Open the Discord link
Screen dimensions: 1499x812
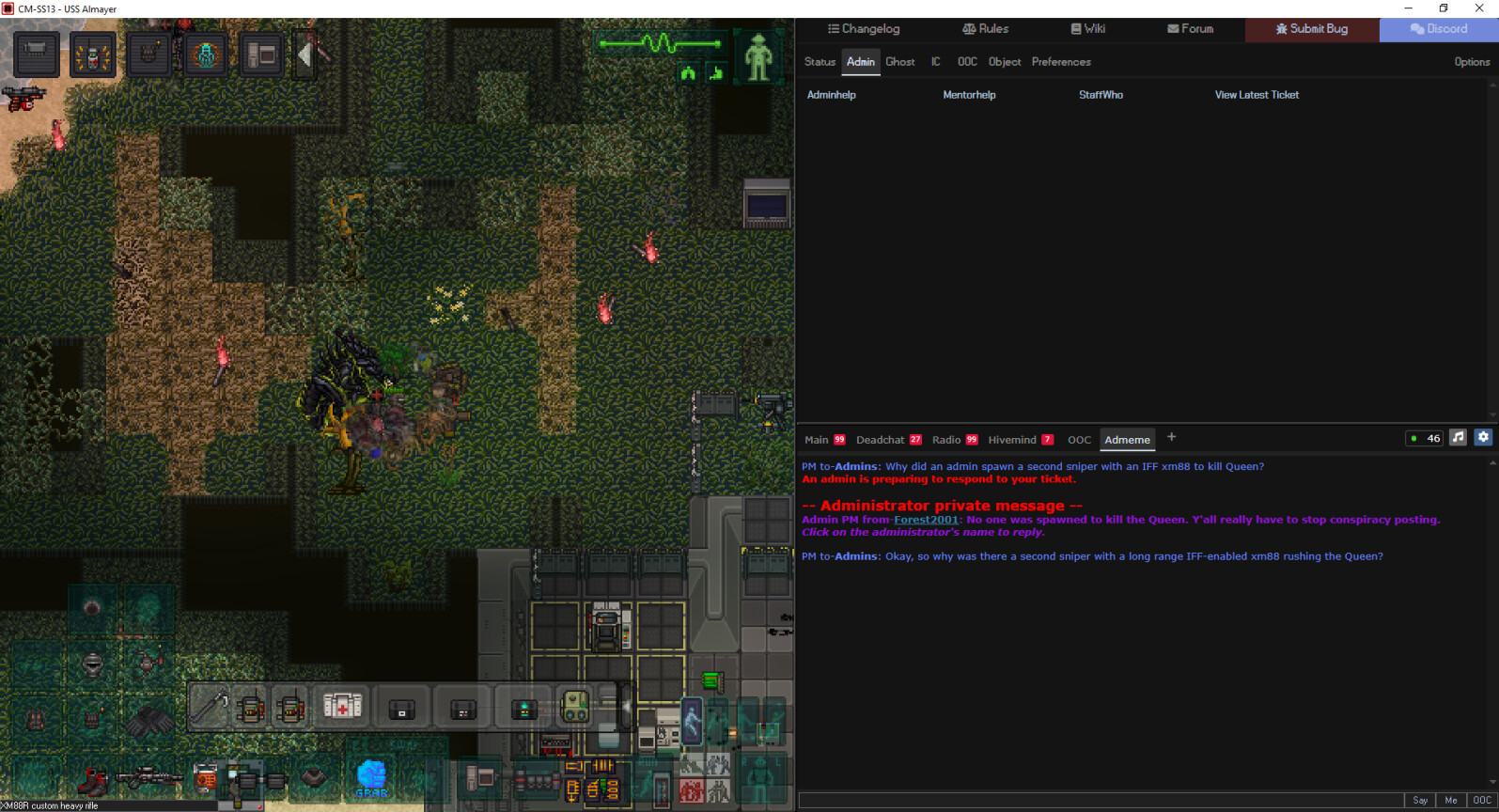(x=1438, y=29)
